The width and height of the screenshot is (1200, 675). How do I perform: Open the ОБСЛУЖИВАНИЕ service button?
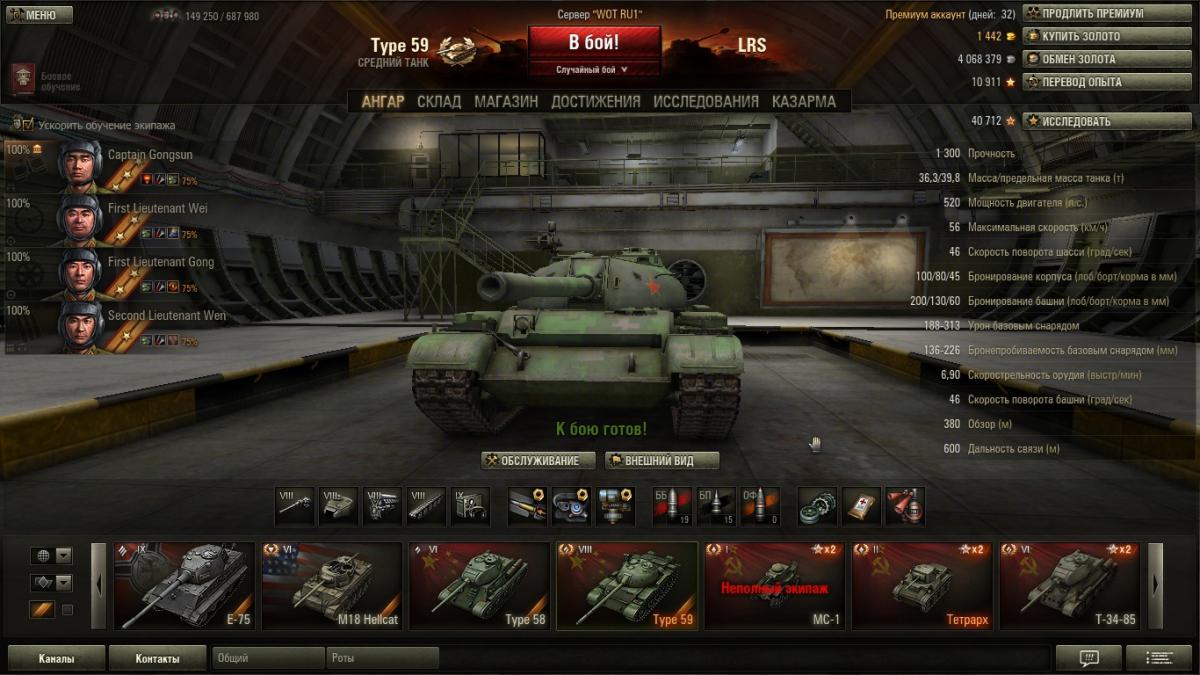click(x=538, y=460)
